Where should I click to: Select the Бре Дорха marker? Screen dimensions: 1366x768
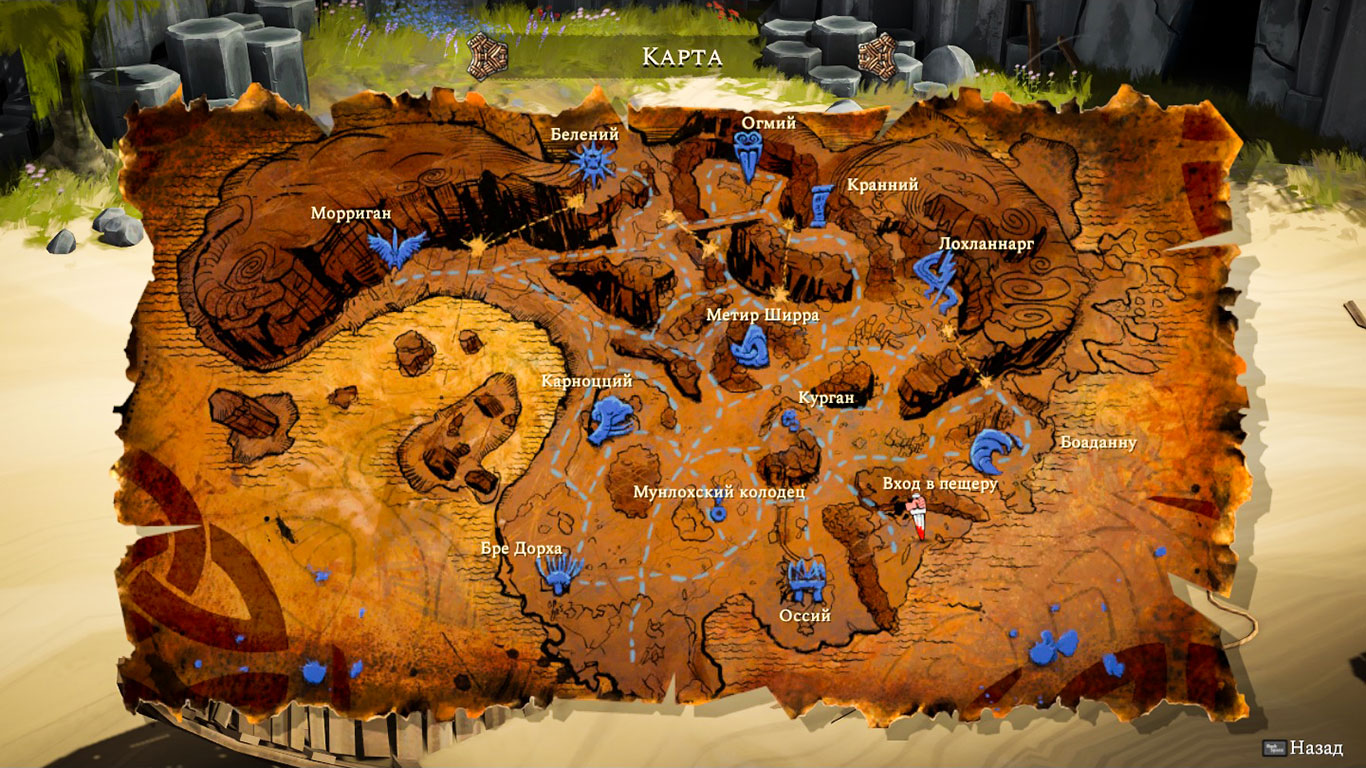tap(559, 573)
